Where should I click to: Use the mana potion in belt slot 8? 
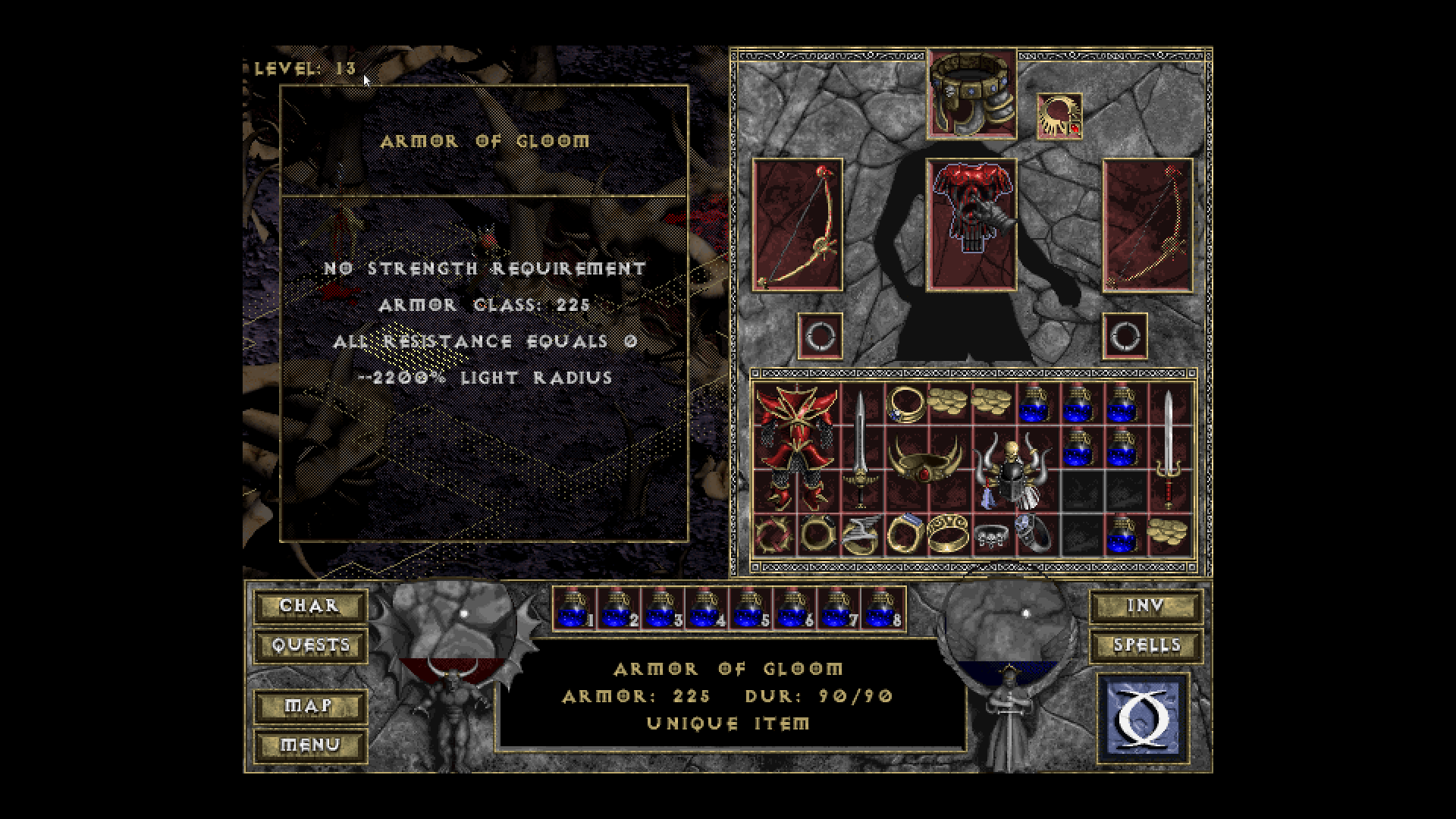(x=882, y=609)
